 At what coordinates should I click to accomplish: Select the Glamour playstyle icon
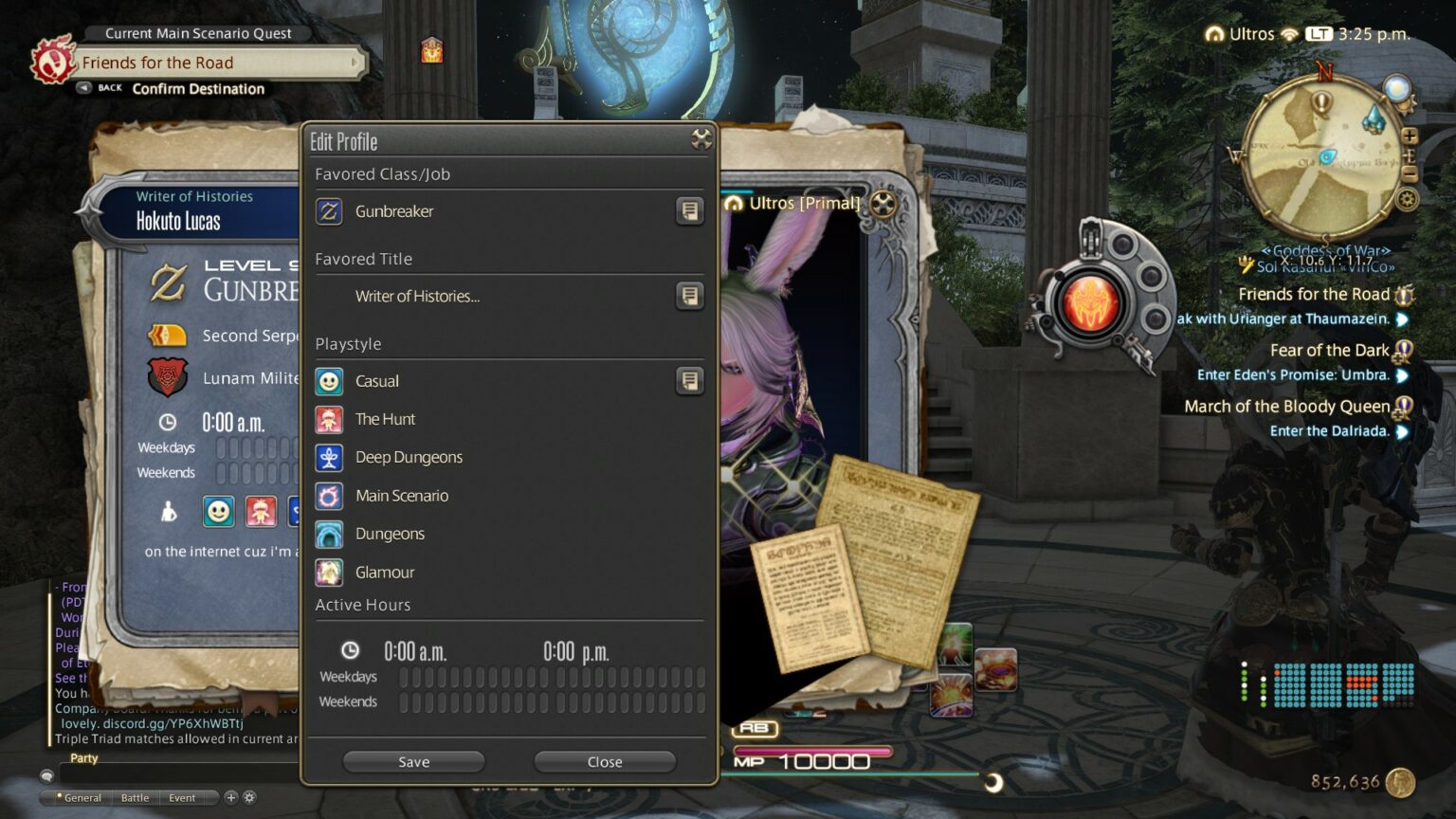pos(329,572)
